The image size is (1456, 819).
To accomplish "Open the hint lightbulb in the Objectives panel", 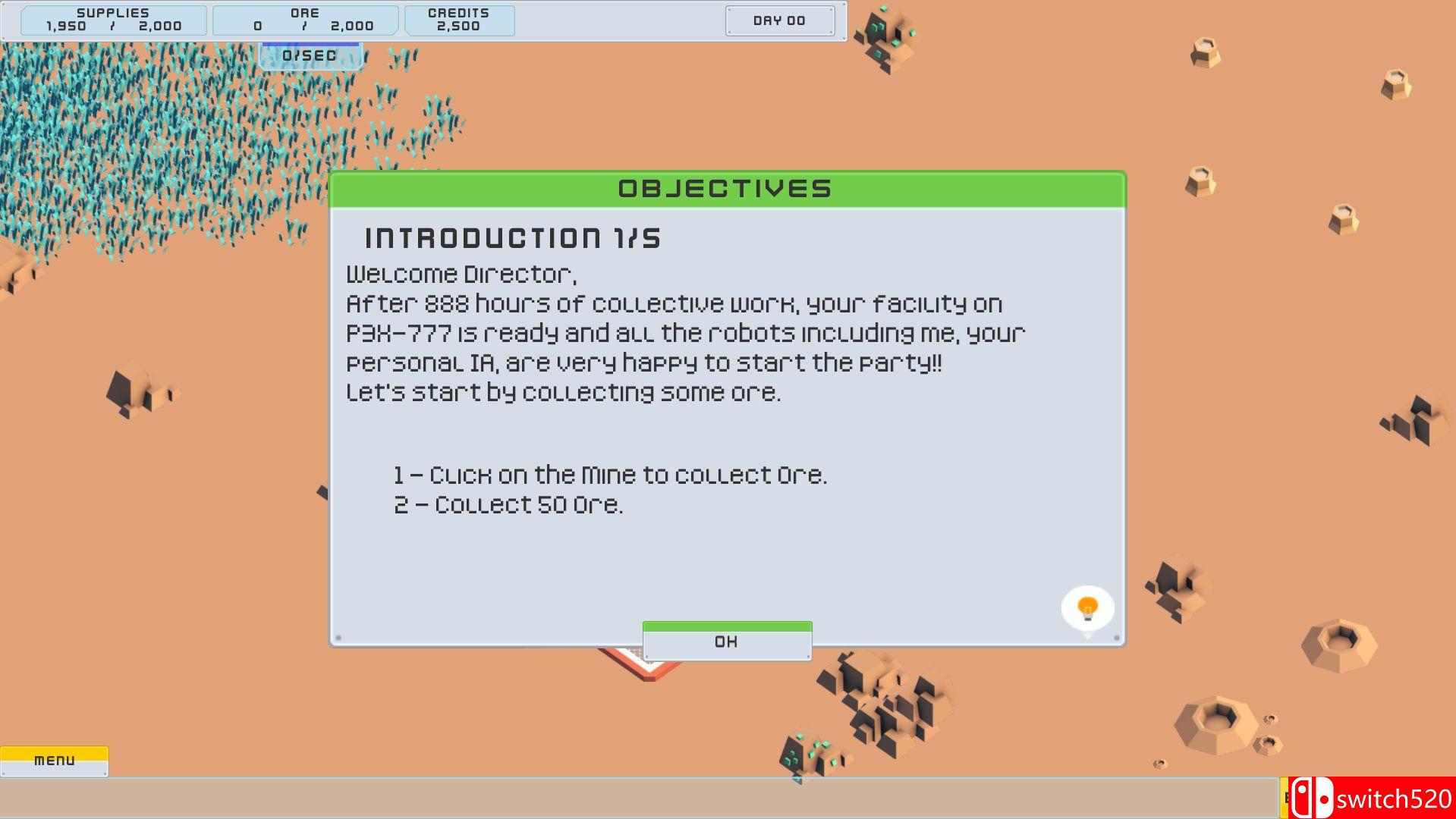I will tap(1086, 606).
